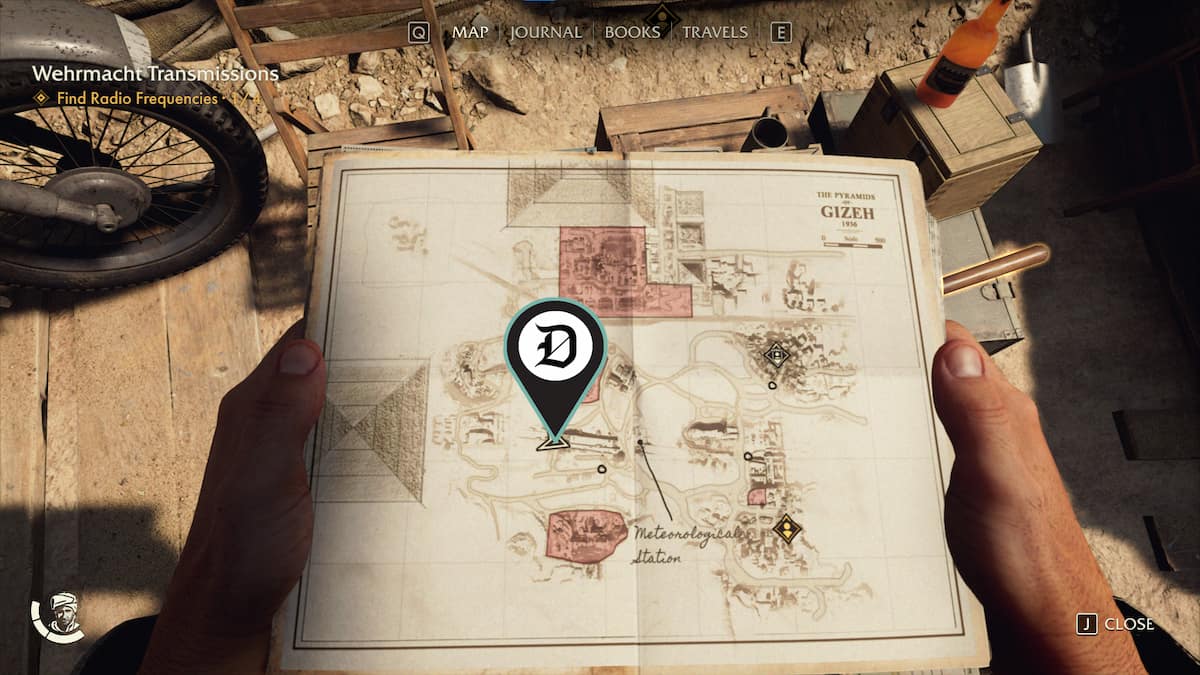Click the yellow diamond objective marker
The width and height of the screenshot is (1200, 675).
click(x=788, y=527)
